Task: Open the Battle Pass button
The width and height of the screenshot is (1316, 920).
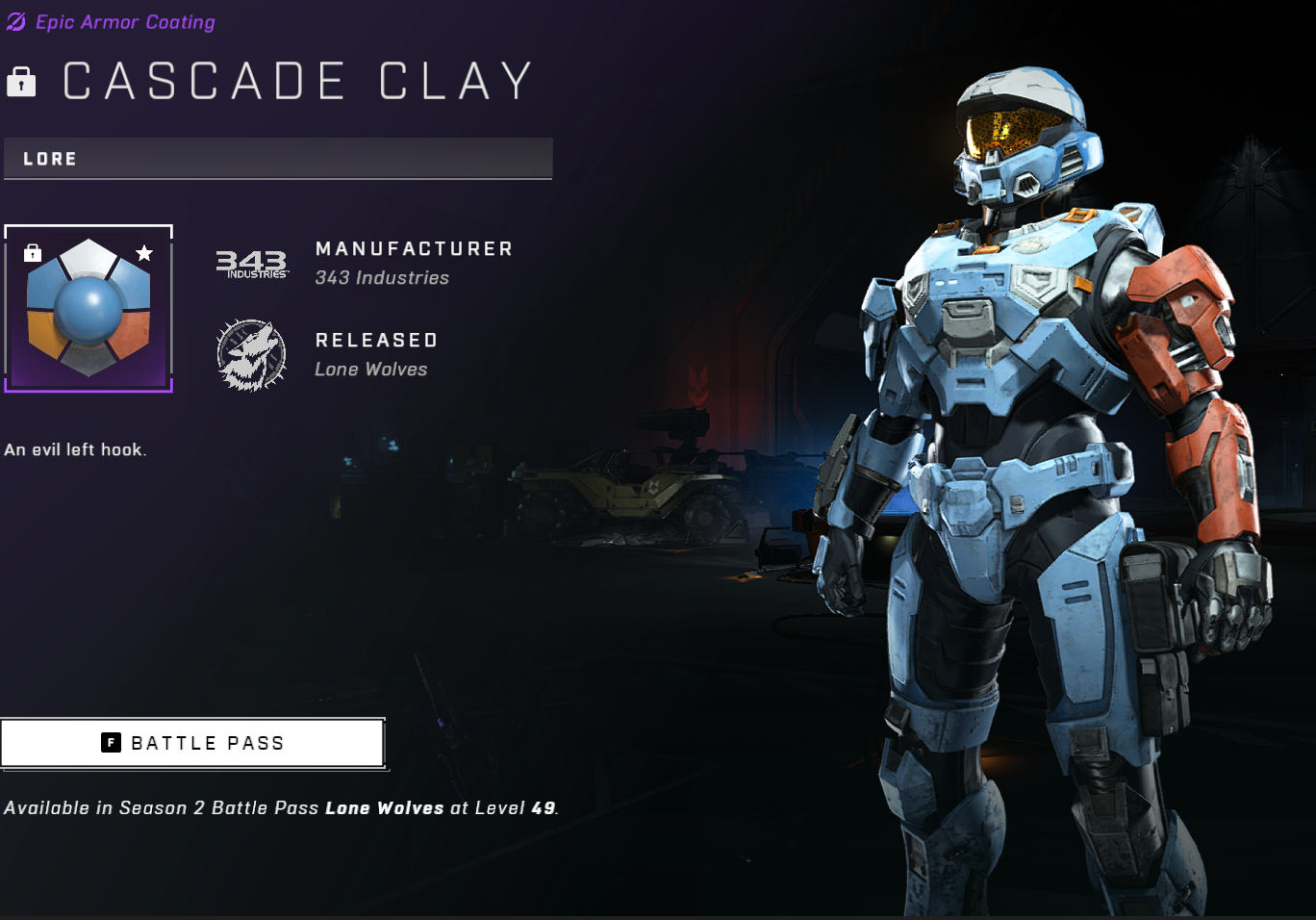Action: pyautogui.click(x=192, y=743)
